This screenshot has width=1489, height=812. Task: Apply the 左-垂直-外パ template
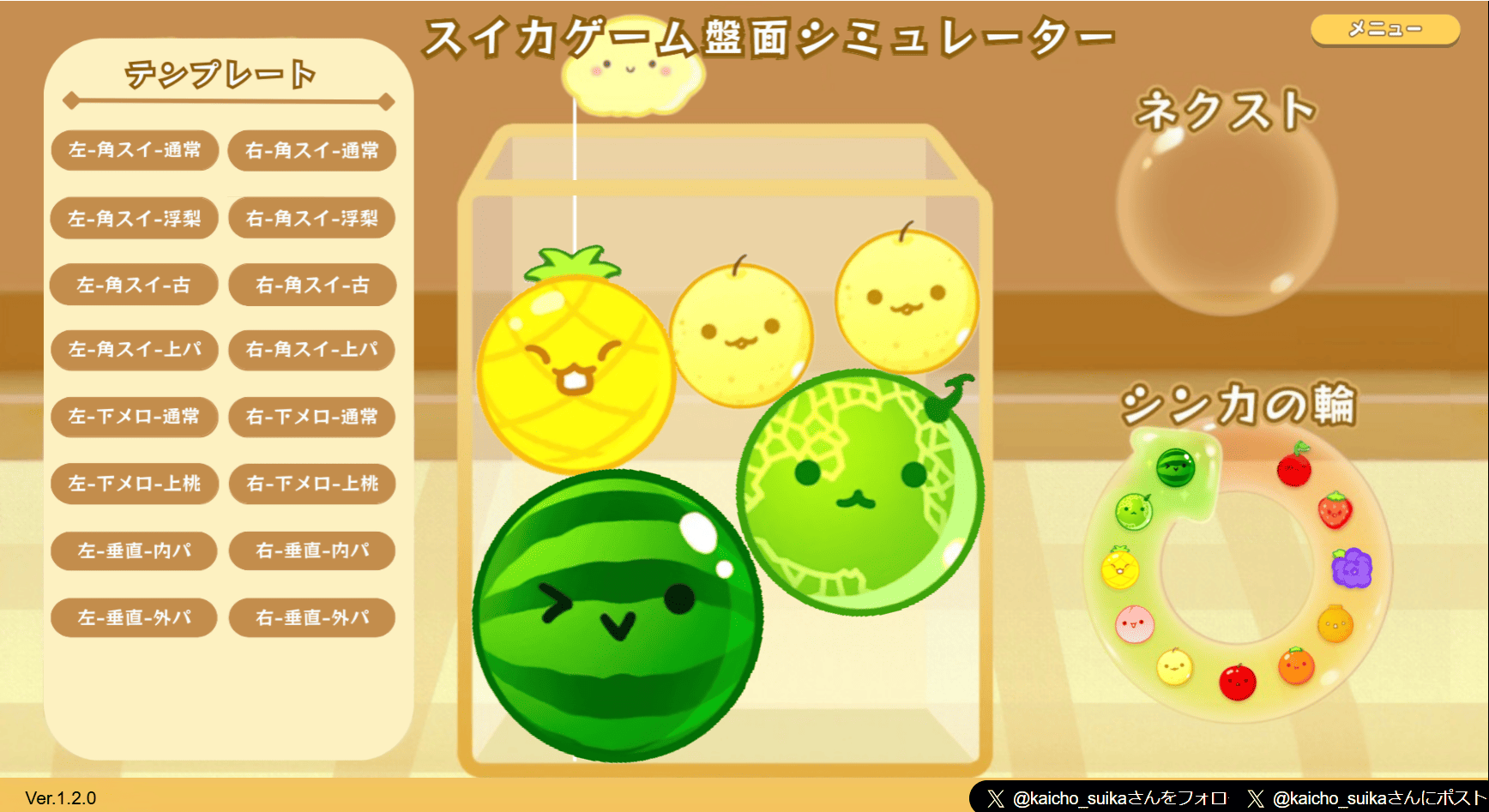tap(134, 617)
